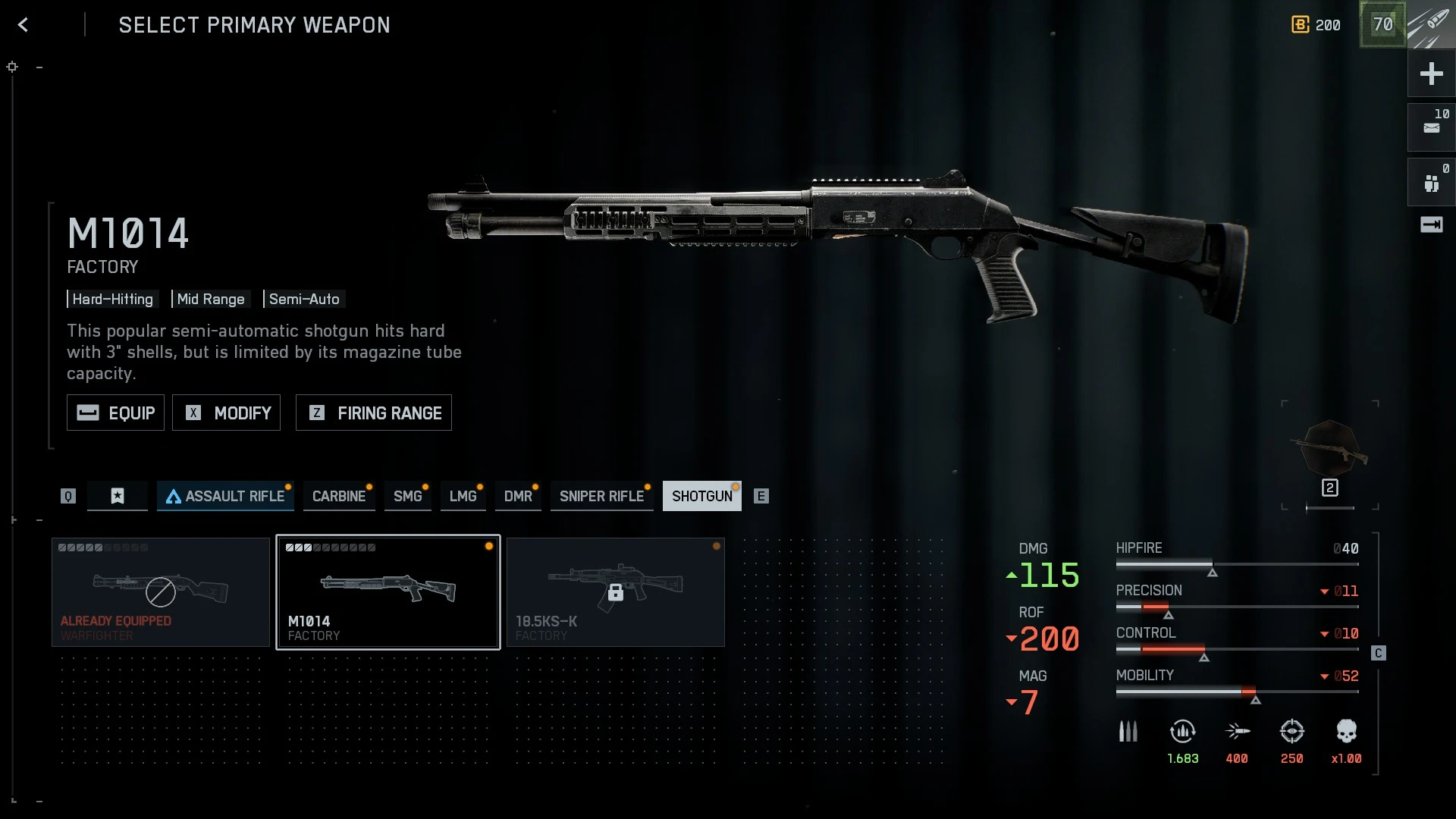Click the plus button in the sidebar

(x=1431, y=74)
